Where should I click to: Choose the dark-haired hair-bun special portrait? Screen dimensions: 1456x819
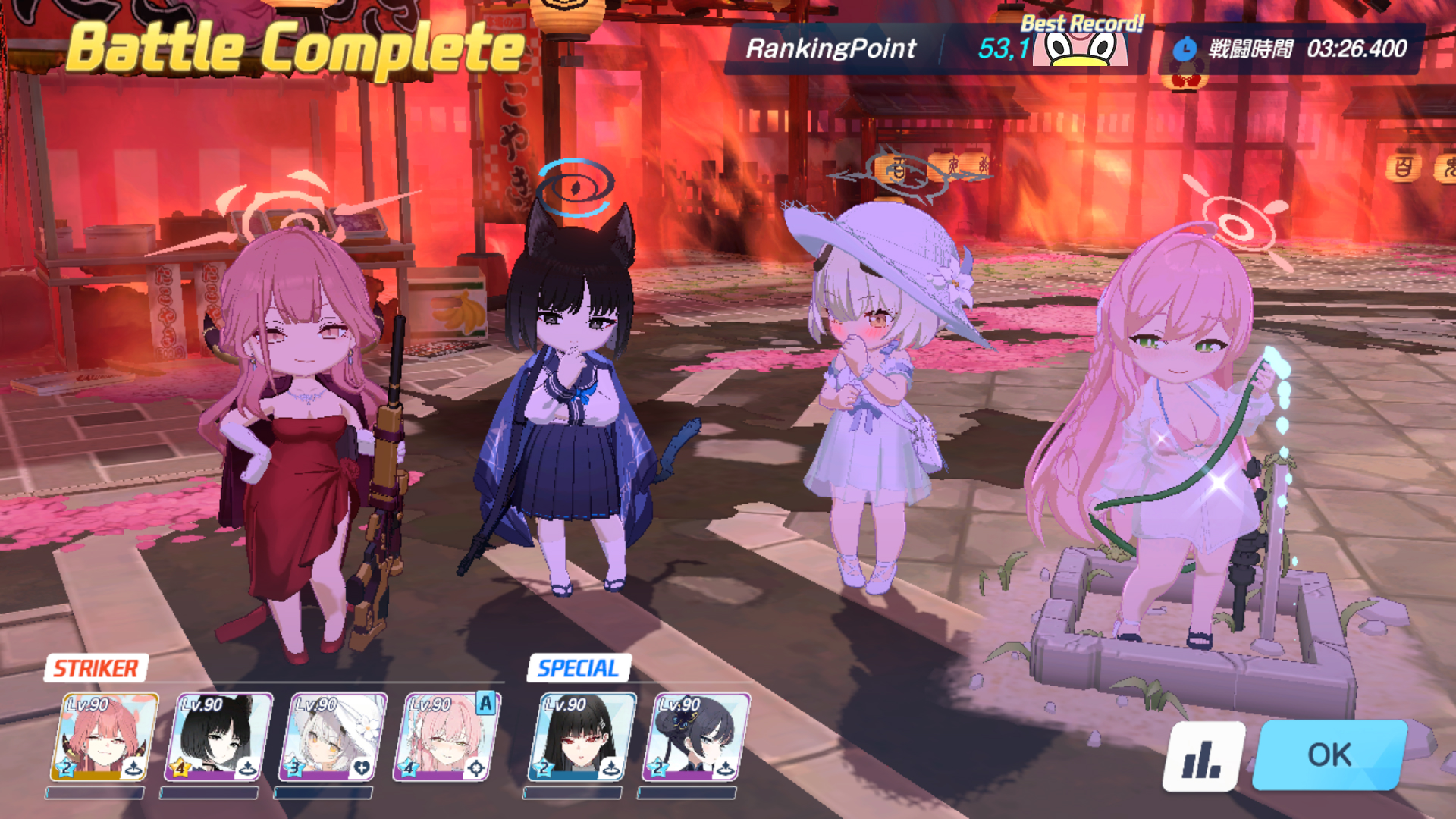pos(696,737)
